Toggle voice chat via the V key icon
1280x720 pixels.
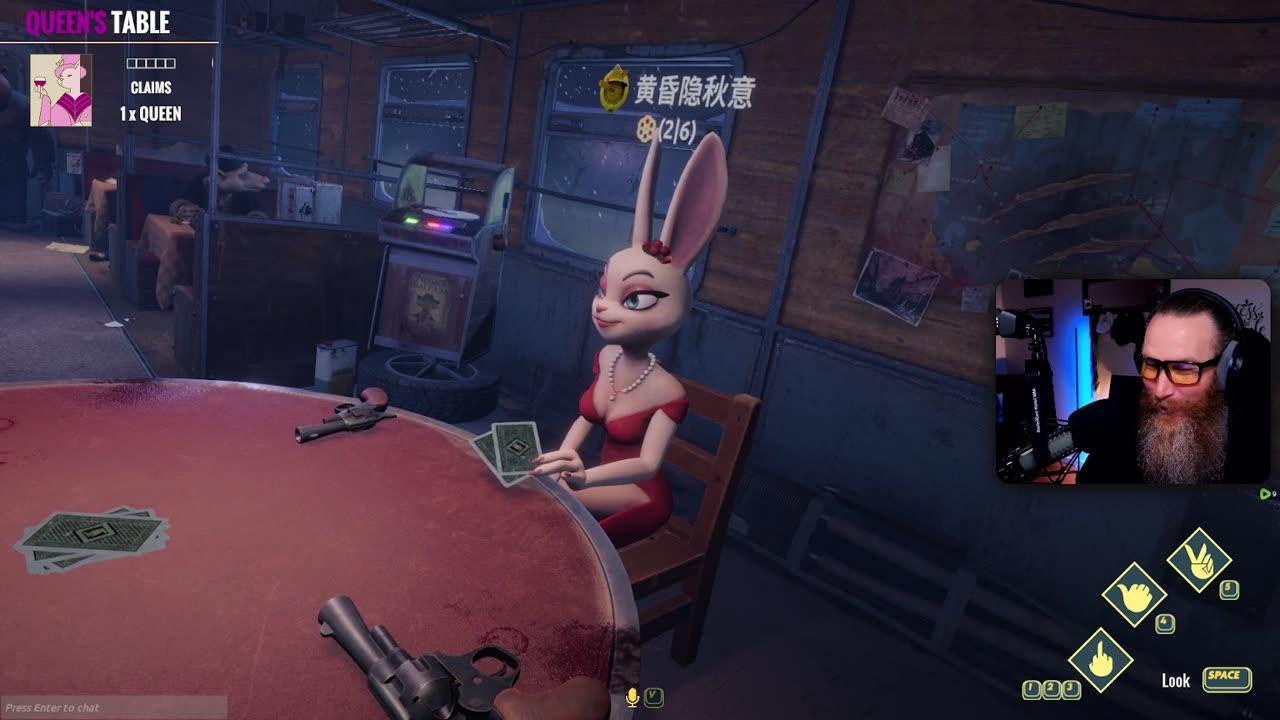coord(655,697)
